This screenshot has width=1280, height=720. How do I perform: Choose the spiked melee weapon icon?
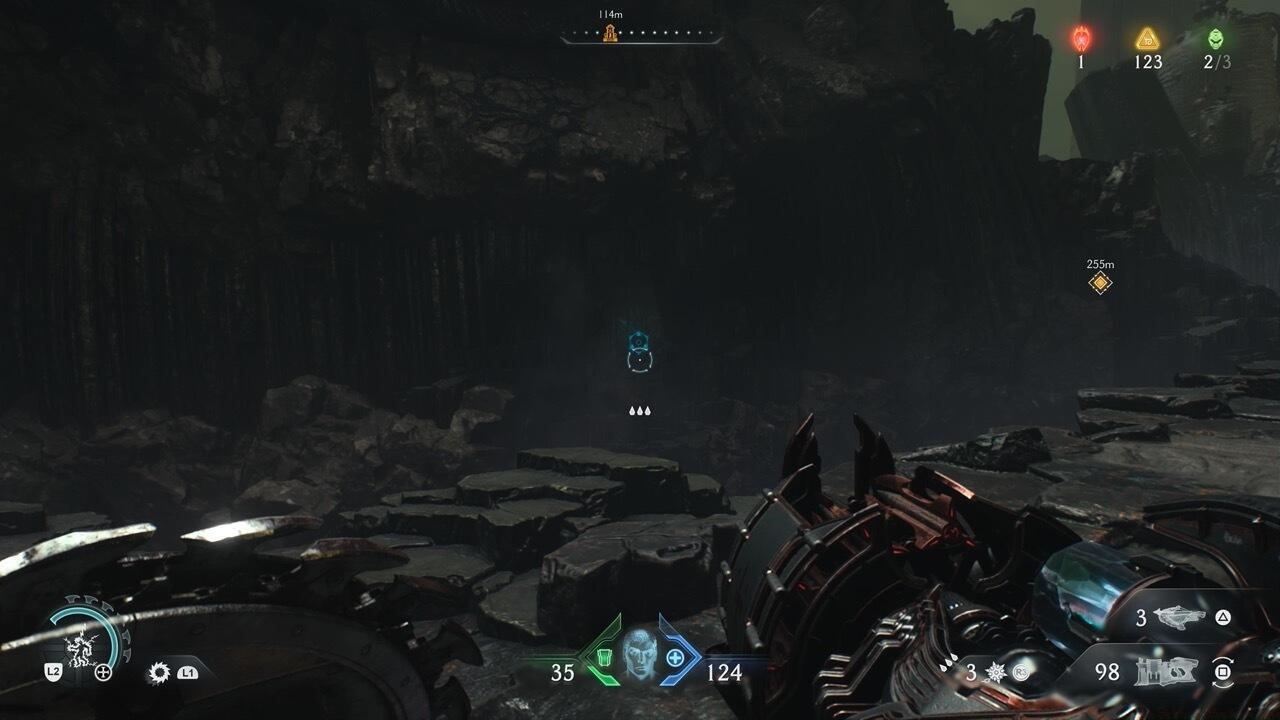[x=996, y=672]
